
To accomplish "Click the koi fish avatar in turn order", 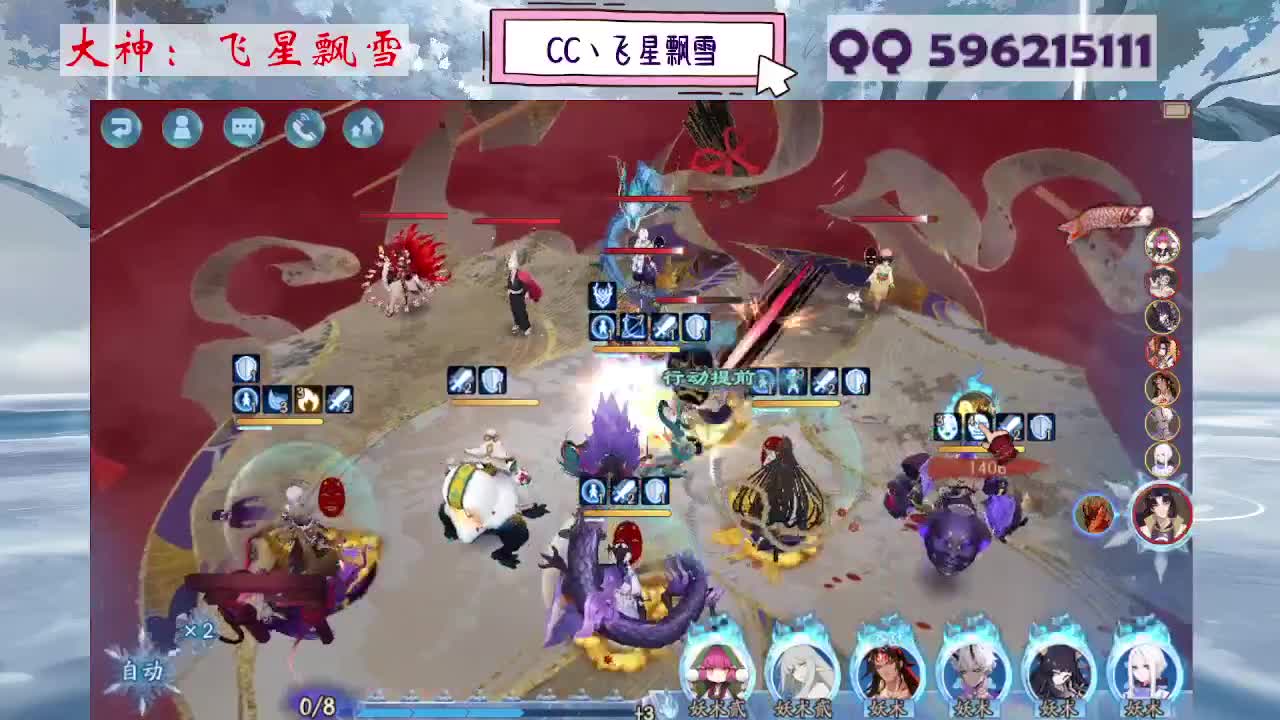I will coord(1108,217).
